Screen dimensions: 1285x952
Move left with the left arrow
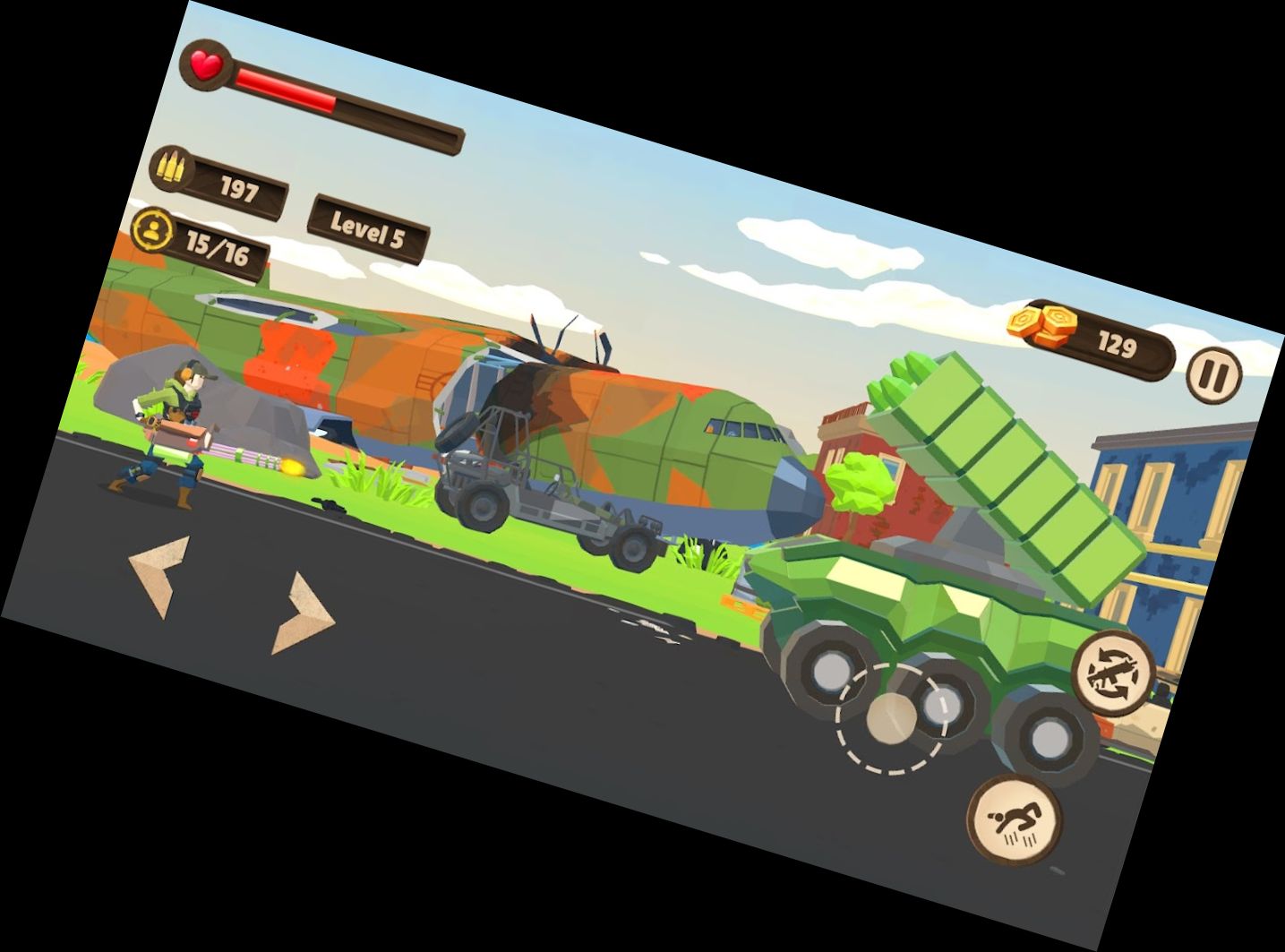point(161,574)
